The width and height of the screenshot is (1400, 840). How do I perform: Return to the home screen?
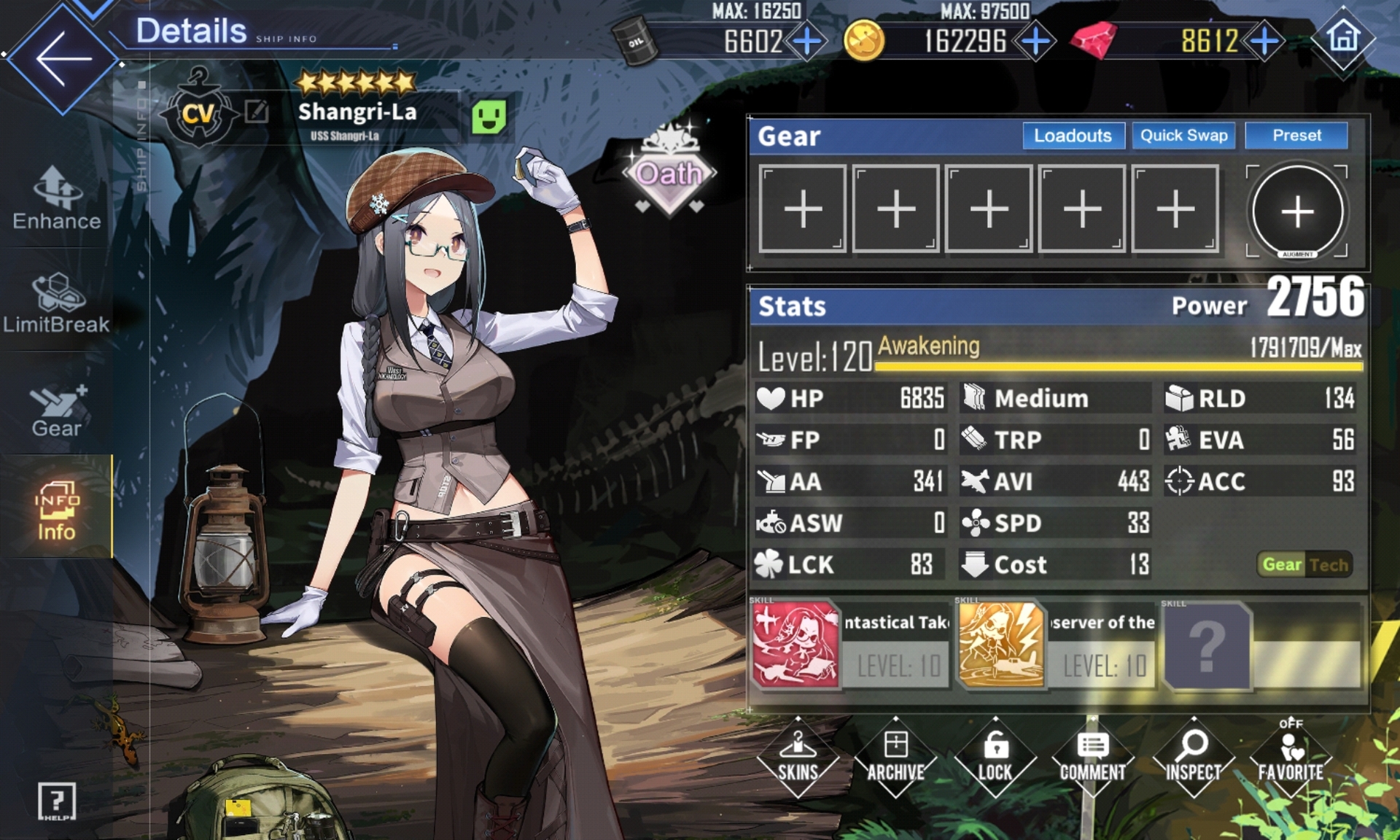(1343, 36)
